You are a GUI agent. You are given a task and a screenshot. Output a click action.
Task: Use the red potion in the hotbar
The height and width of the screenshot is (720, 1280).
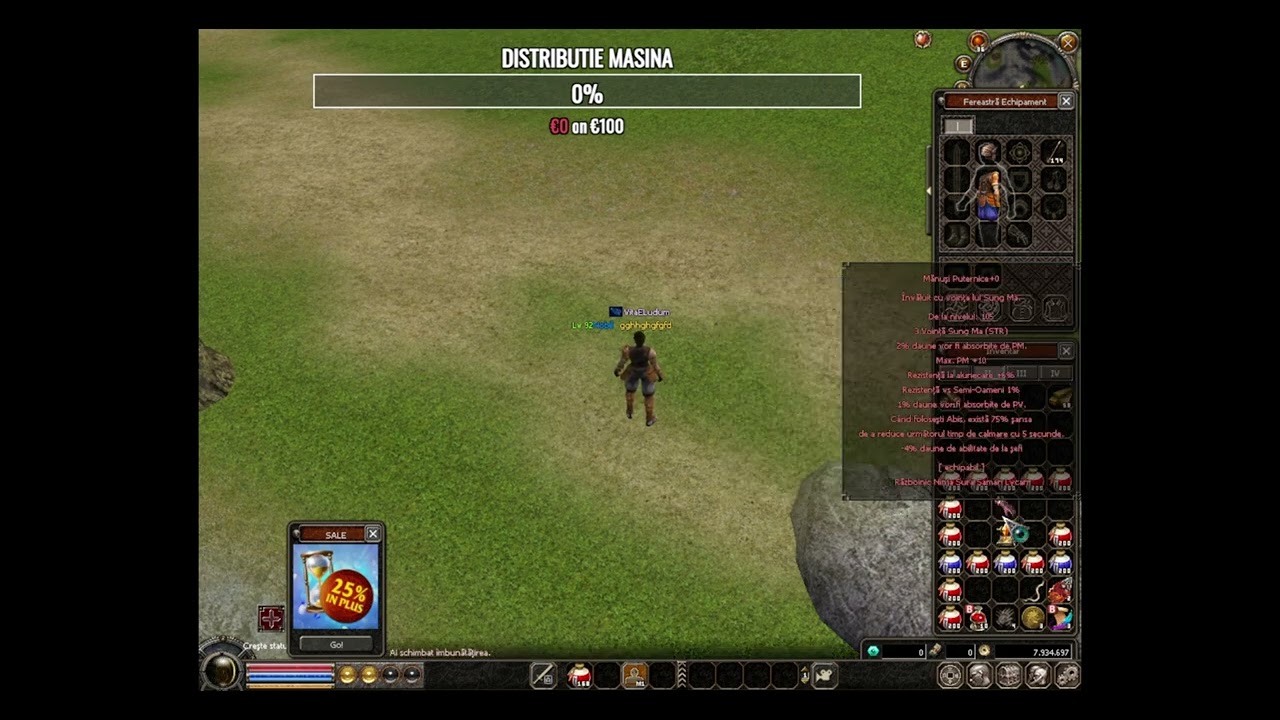tap(579, 676)
